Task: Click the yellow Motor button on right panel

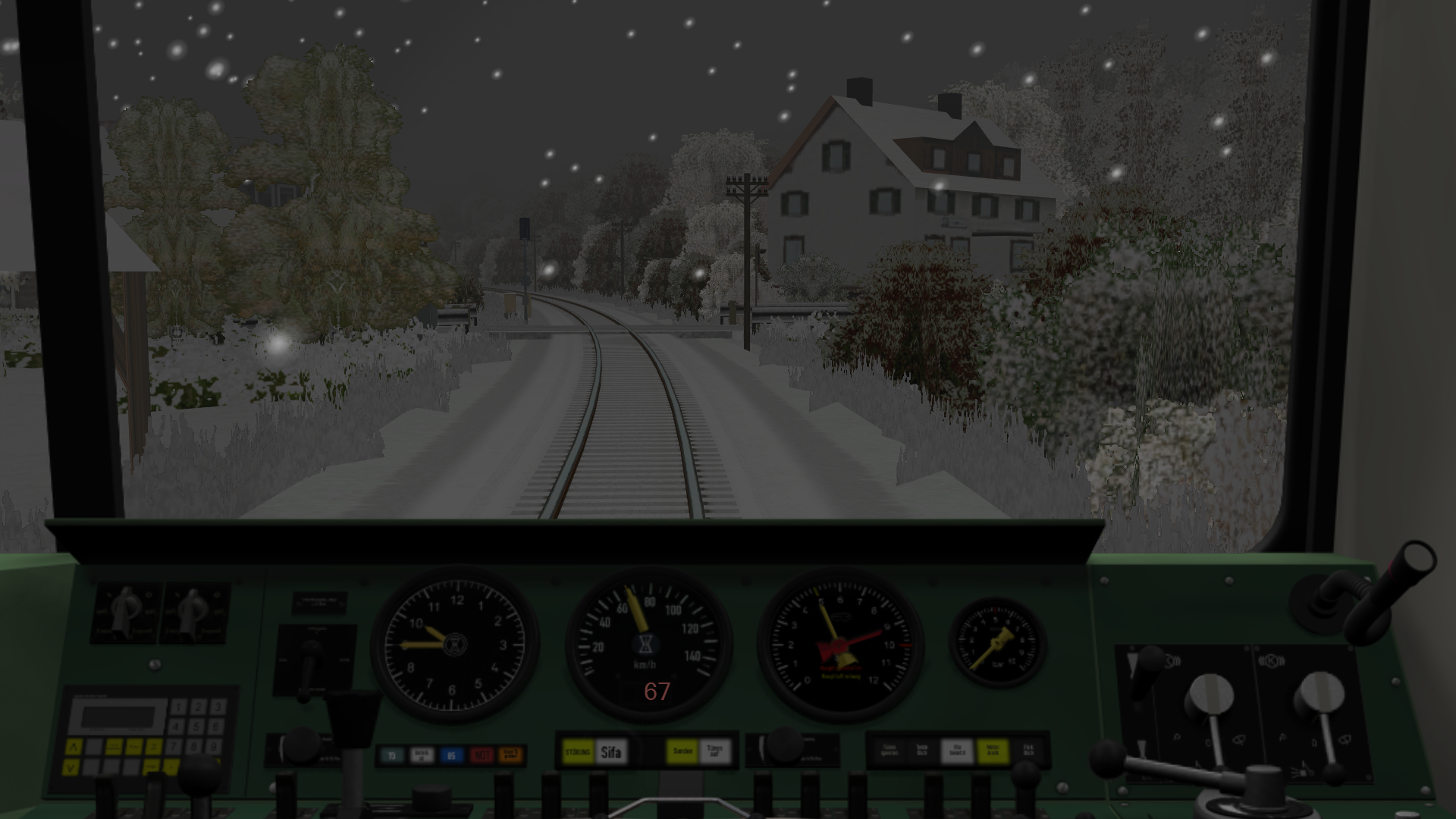Action: tap(992, 752)
